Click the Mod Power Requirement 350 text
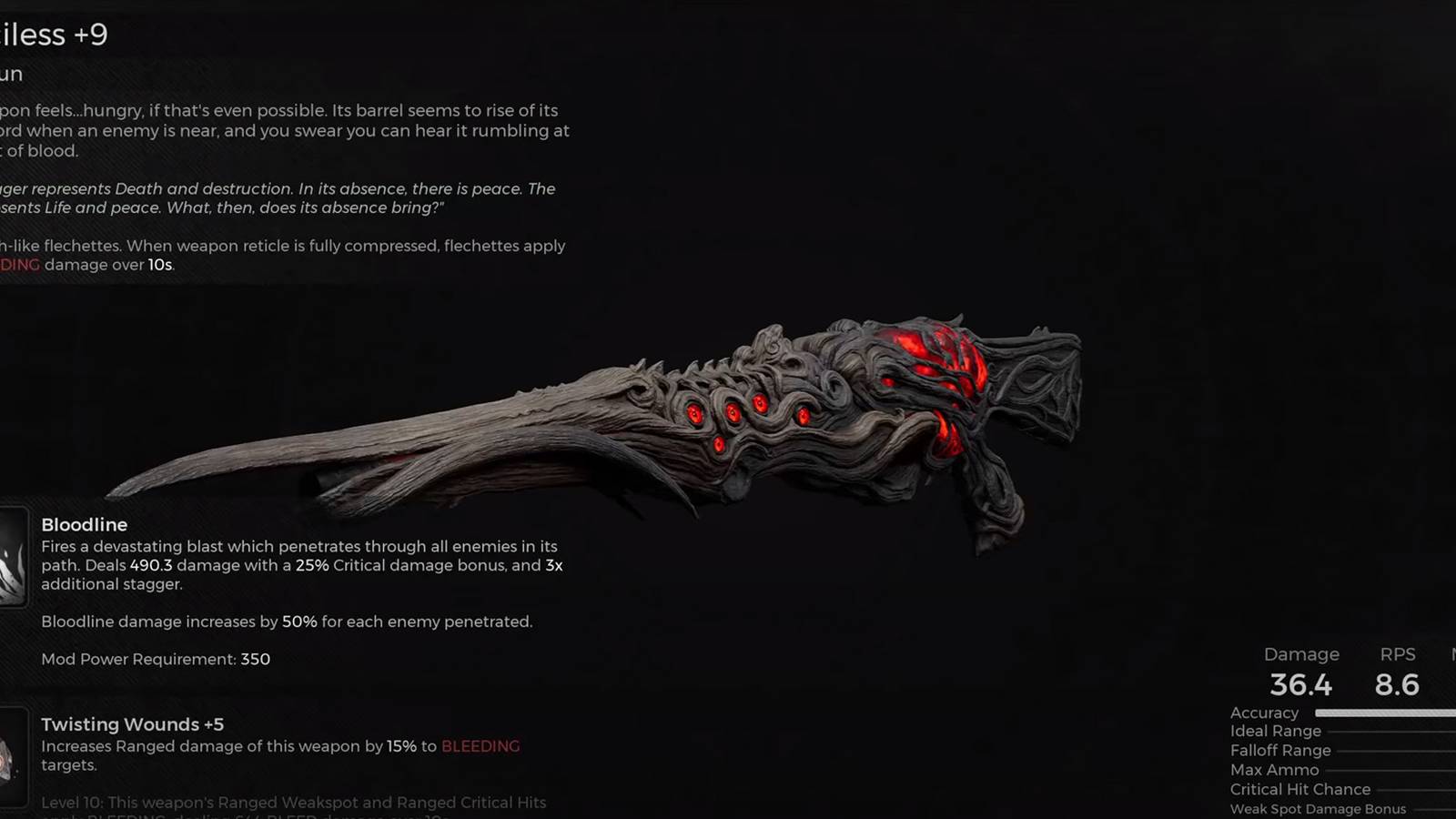Screen dimensions: 1456x819 click(x=156, y=659)
